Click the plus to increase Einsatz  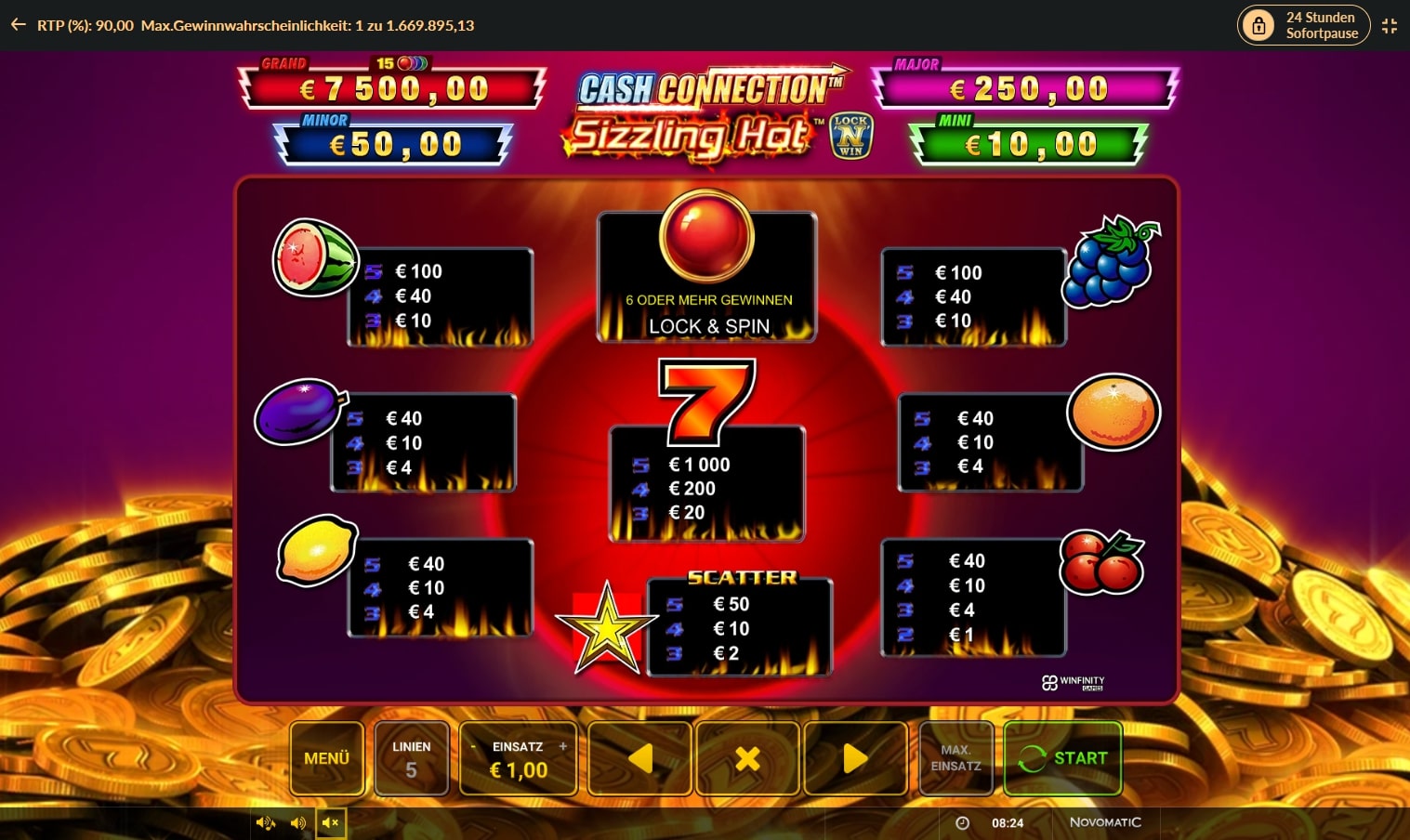click(565, 746)
